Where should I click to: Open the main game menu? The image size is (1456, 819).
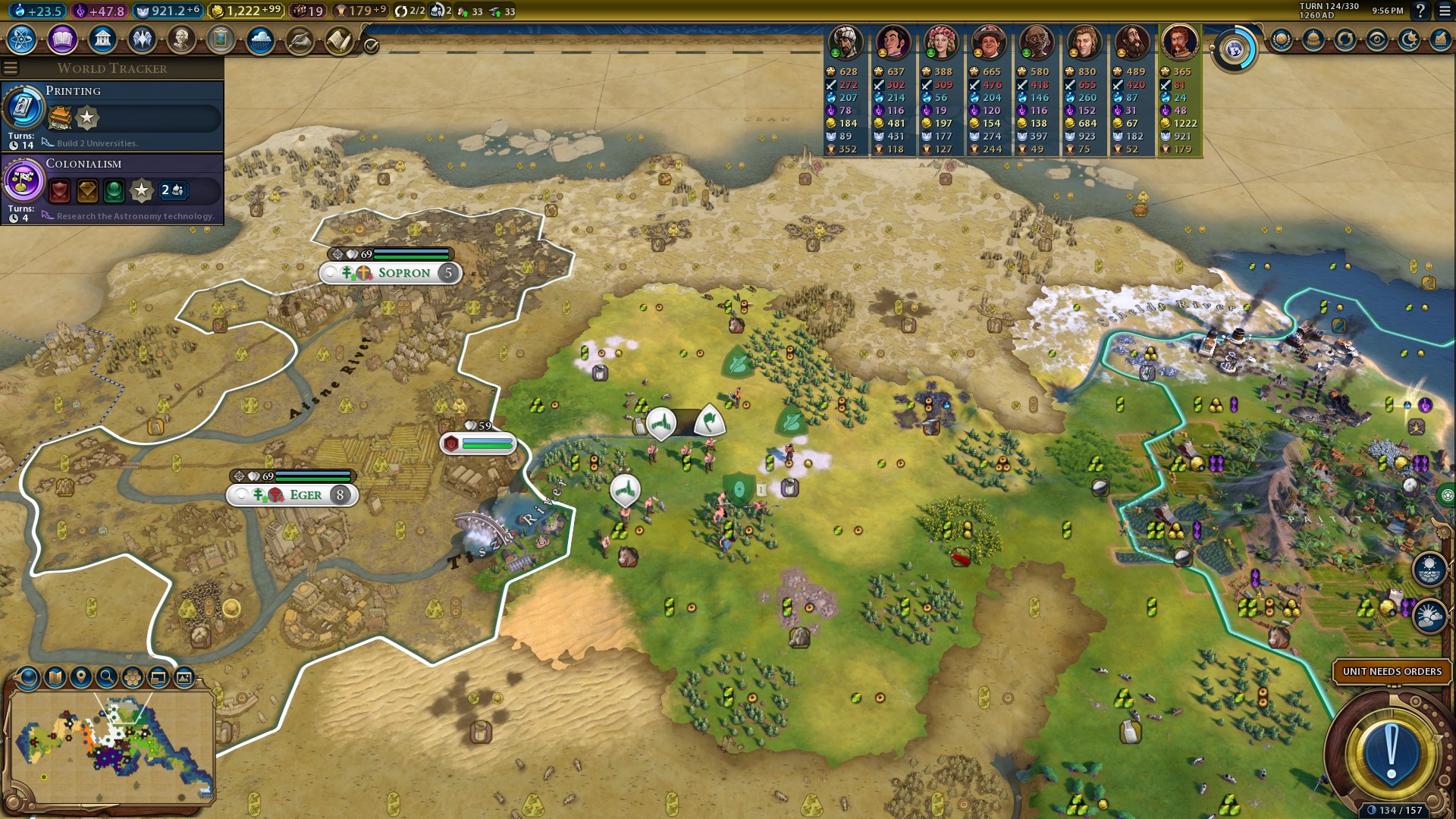click(x=1445, y=11)
